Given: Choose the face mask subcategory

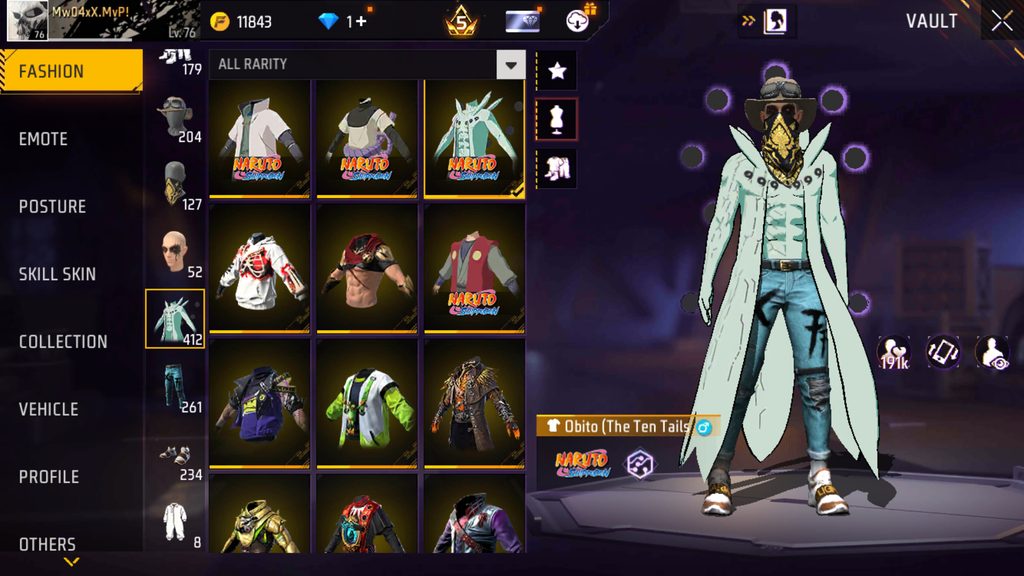Looking at the screenshot, I should 175,185.
